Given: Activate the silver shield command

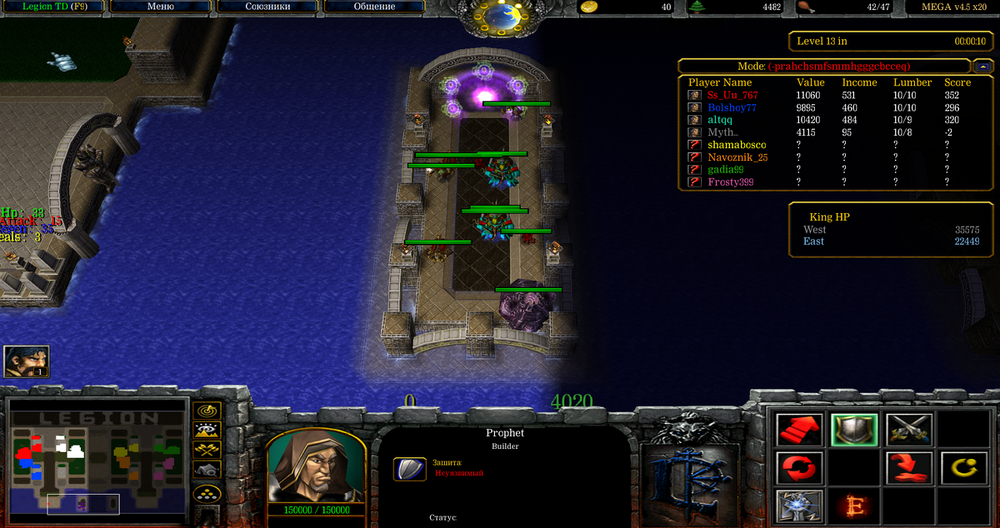Looking at the screenshot, I should pyautogui.click(x=854, y=430).
